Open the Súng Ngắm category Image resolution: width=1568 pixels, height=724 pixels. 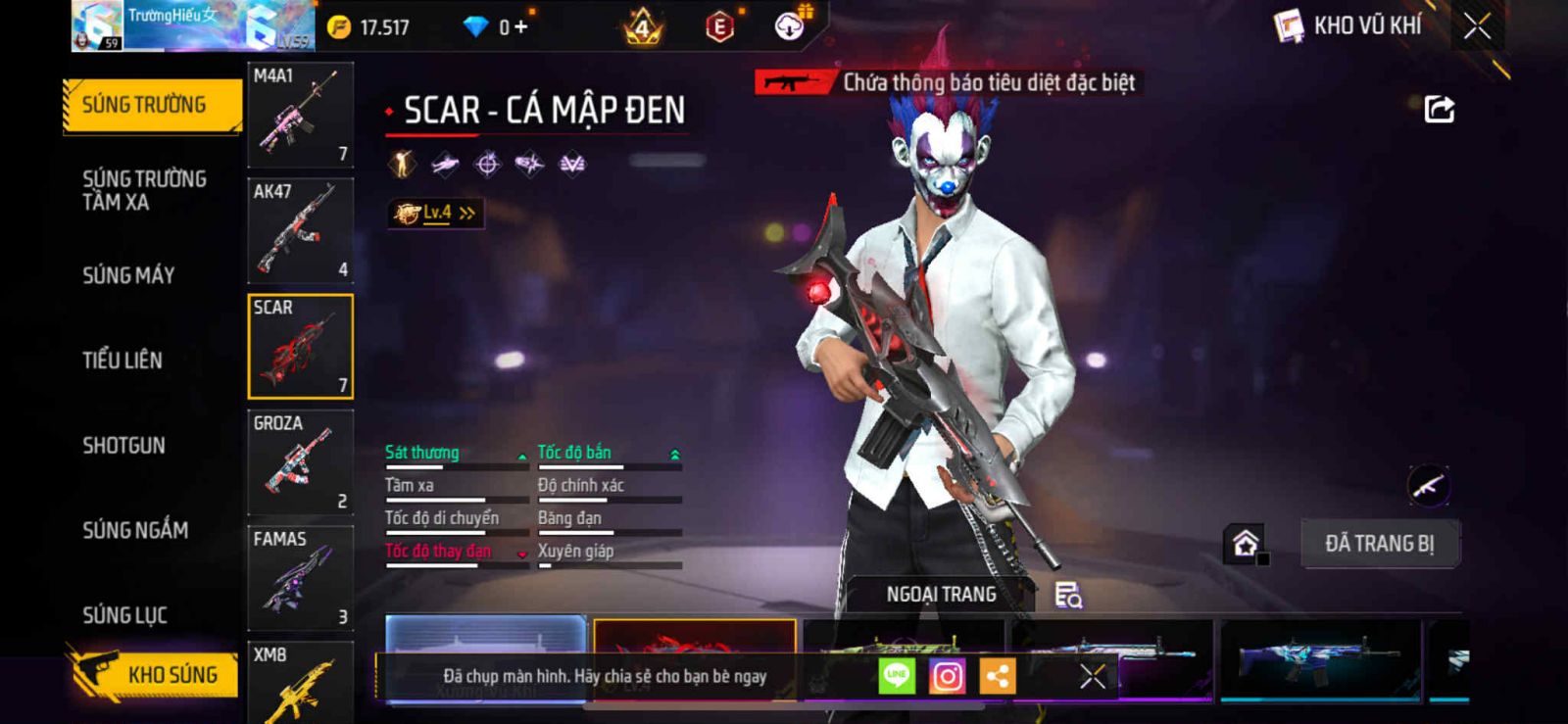pyautogui.click(x=135, y=530)
